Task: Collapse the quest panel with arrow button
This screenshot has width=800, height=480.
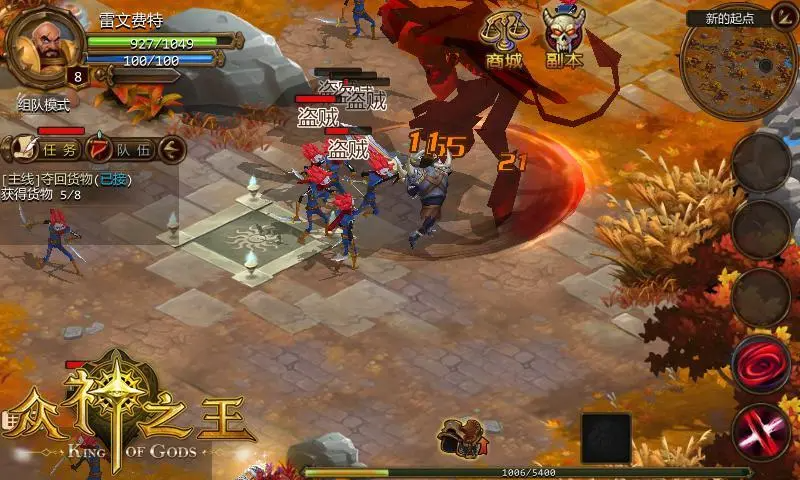Action: point(173,150)
